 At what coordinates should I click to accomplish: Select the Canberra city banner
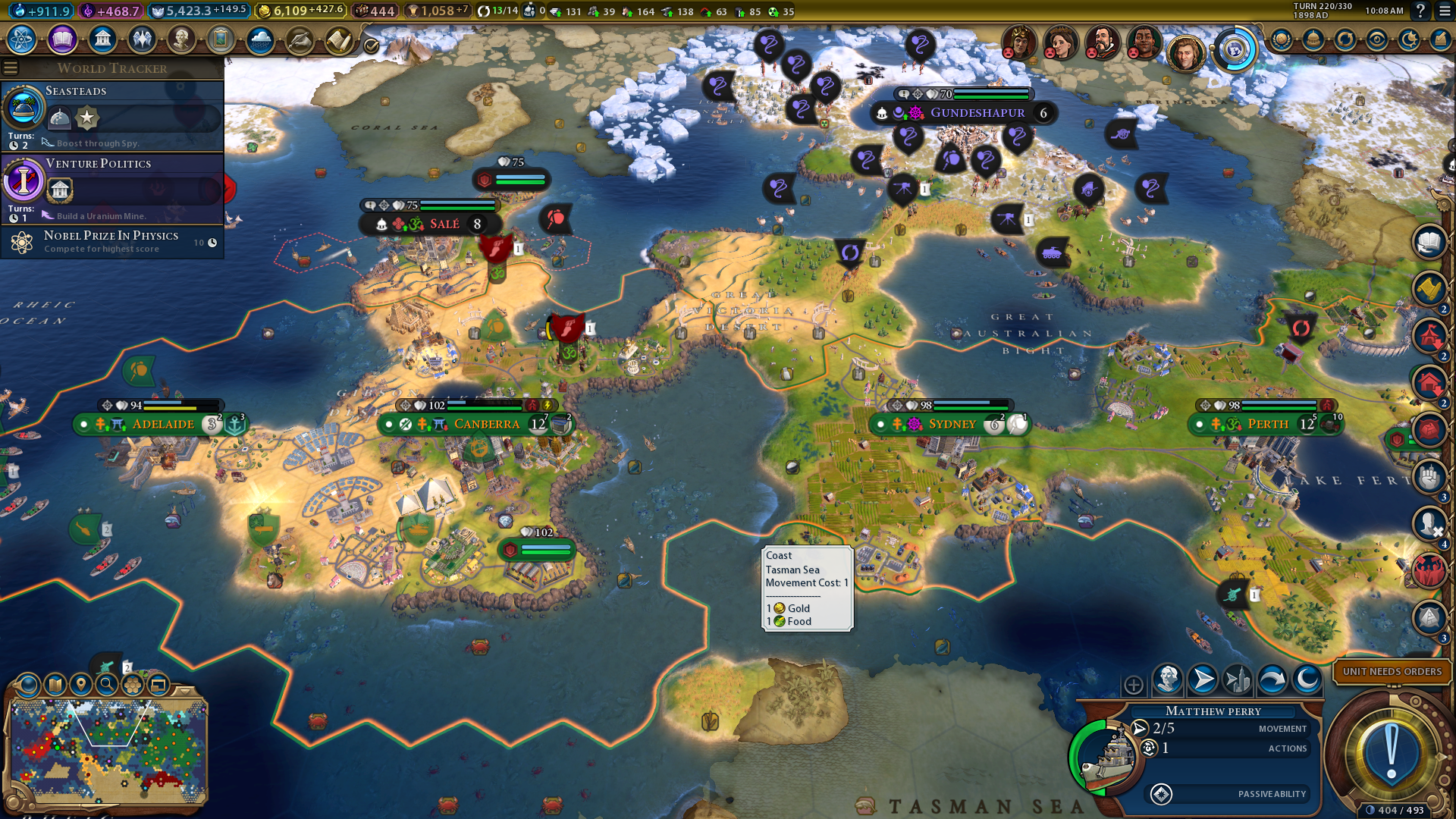pos(486,424)
